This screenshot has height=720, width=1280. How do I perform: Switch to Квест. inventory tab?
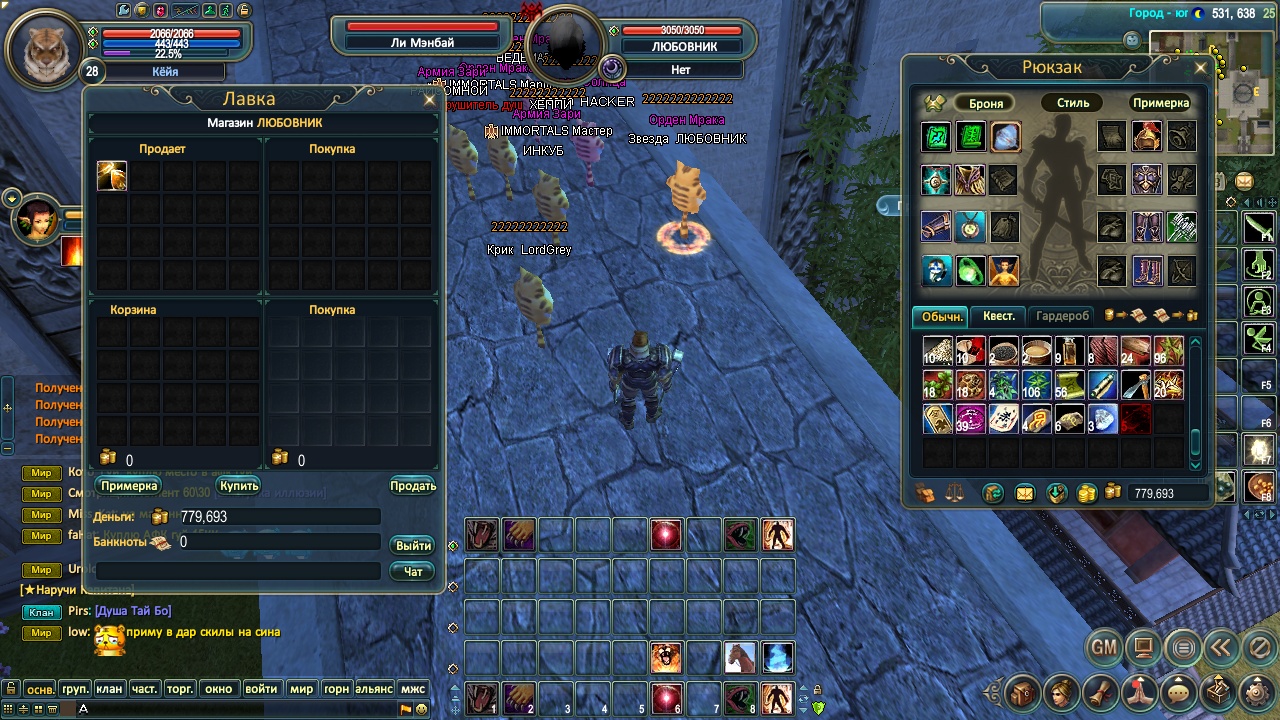click(x=998, y=316)
